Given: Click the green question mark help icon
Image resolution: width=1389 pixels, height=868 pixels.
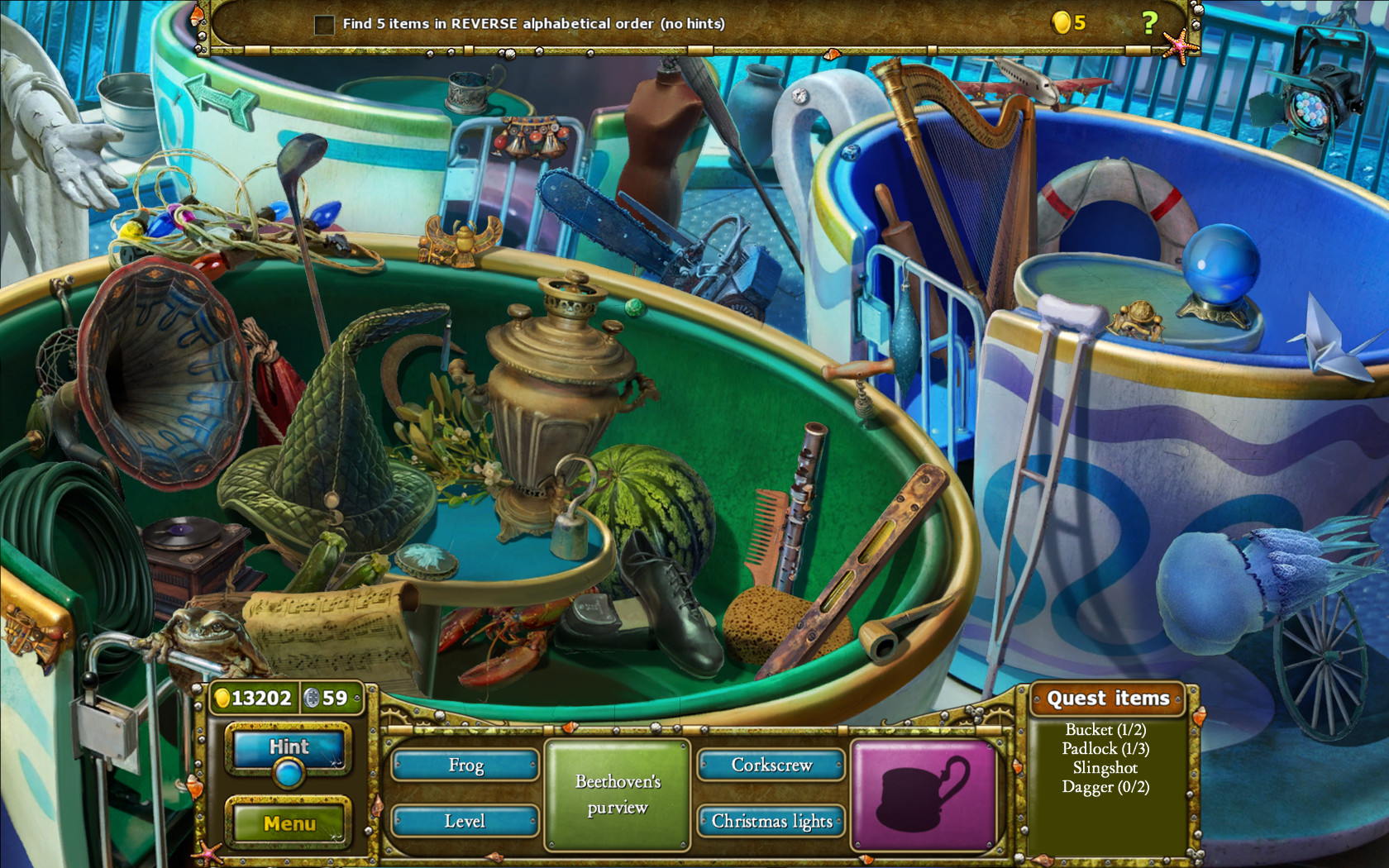Looking at the screenshot, I should (1149, 21).
